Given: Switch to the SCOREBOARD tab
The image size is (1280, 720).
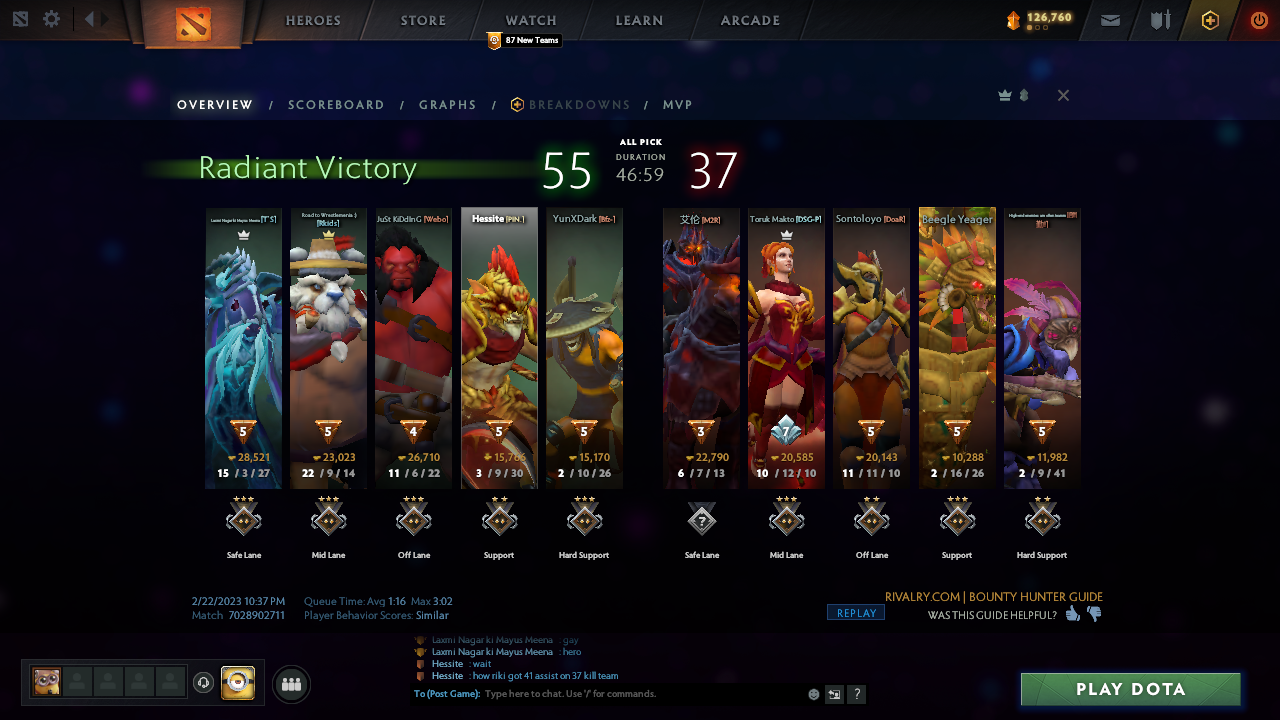Looking at the screenshot, I should point(336,104).
